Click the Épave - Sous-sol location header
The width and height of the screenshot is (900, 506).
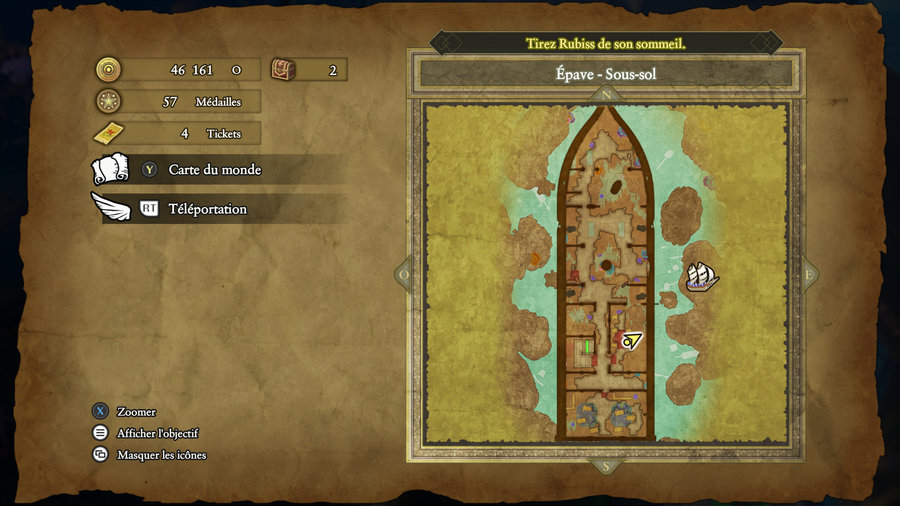click(x=605, y=74)
